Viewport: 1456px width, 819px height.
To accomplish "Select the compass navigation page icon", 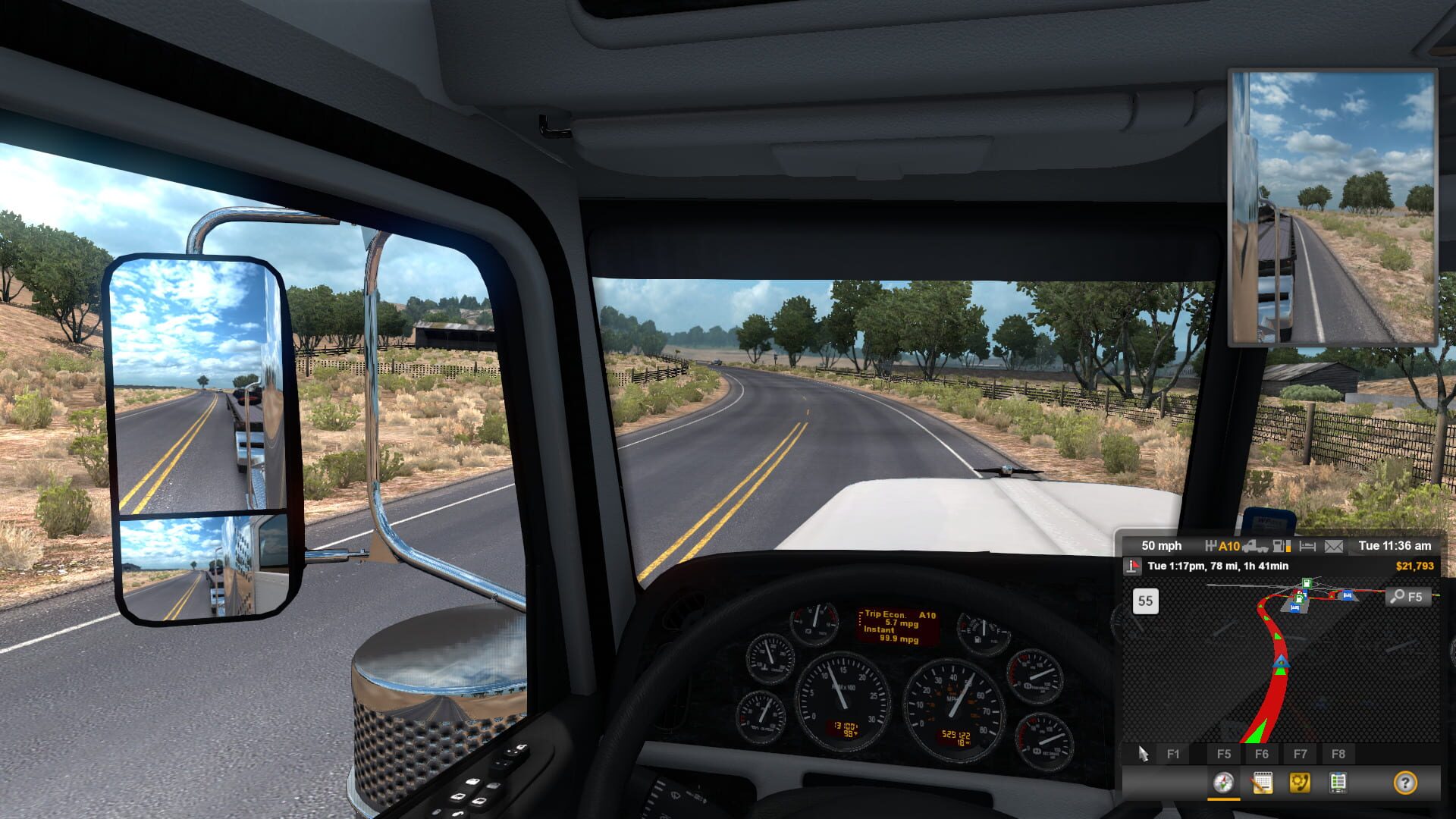I will click(x=1223, y=783).
